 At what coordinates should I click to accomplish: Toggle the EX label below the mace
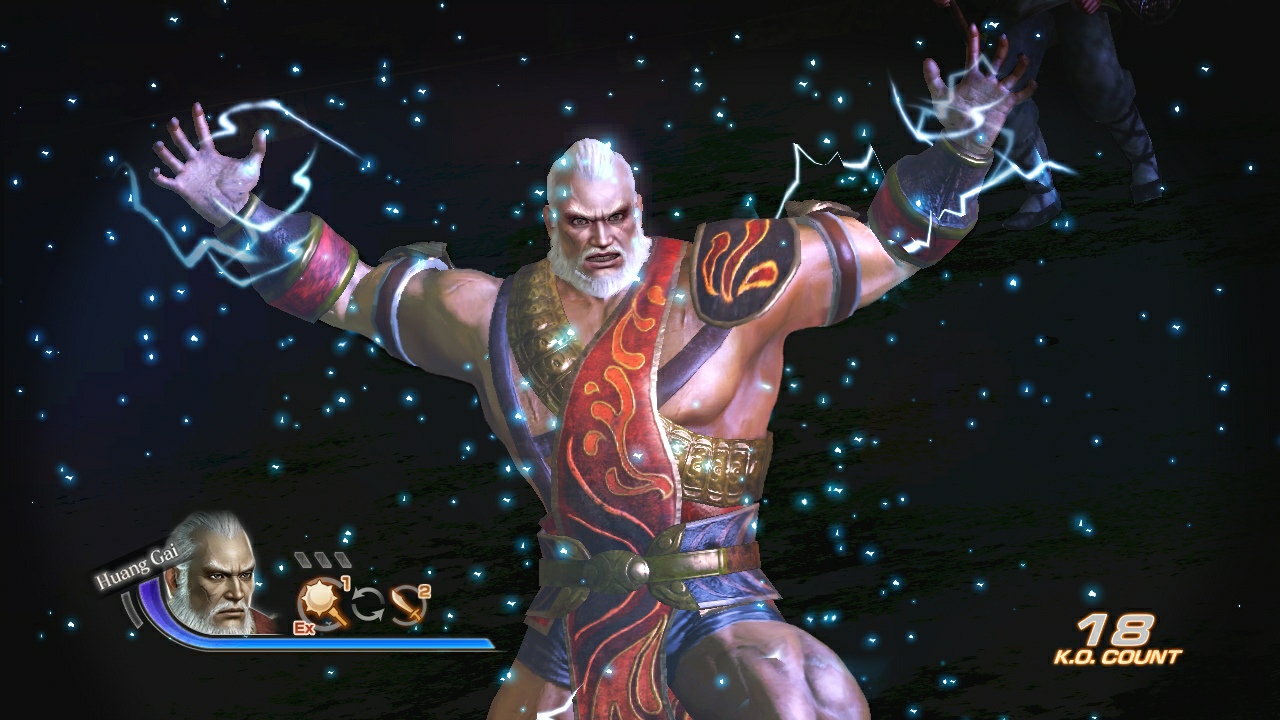click(x=305, y=627)
